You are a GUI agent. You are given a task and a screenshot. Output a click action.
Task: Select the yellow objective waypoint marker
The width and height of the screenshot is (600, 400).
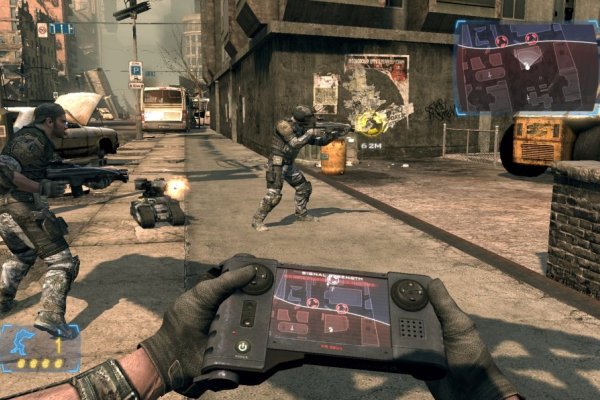(371, 123)
